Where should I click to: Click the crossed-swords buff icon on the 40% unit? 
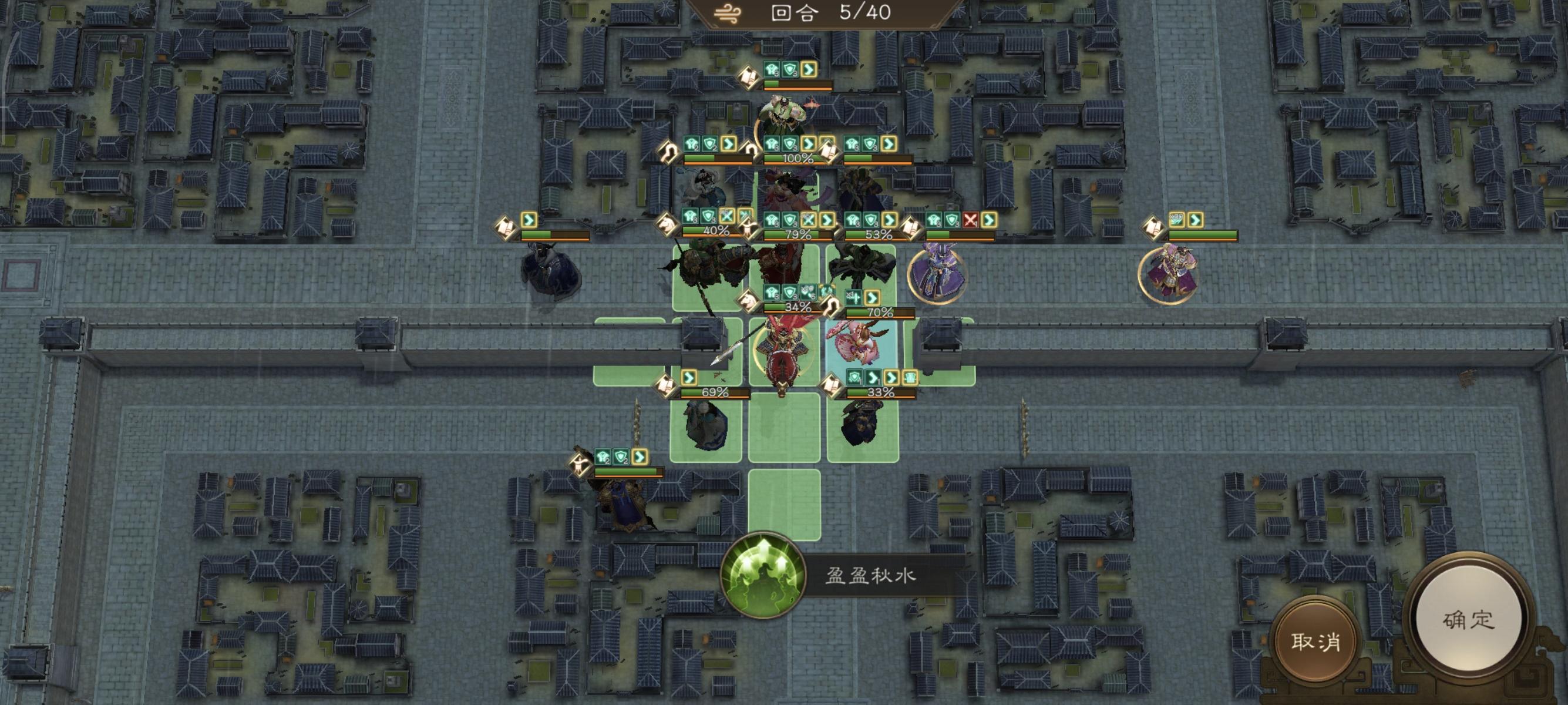(x=727, y=217)
